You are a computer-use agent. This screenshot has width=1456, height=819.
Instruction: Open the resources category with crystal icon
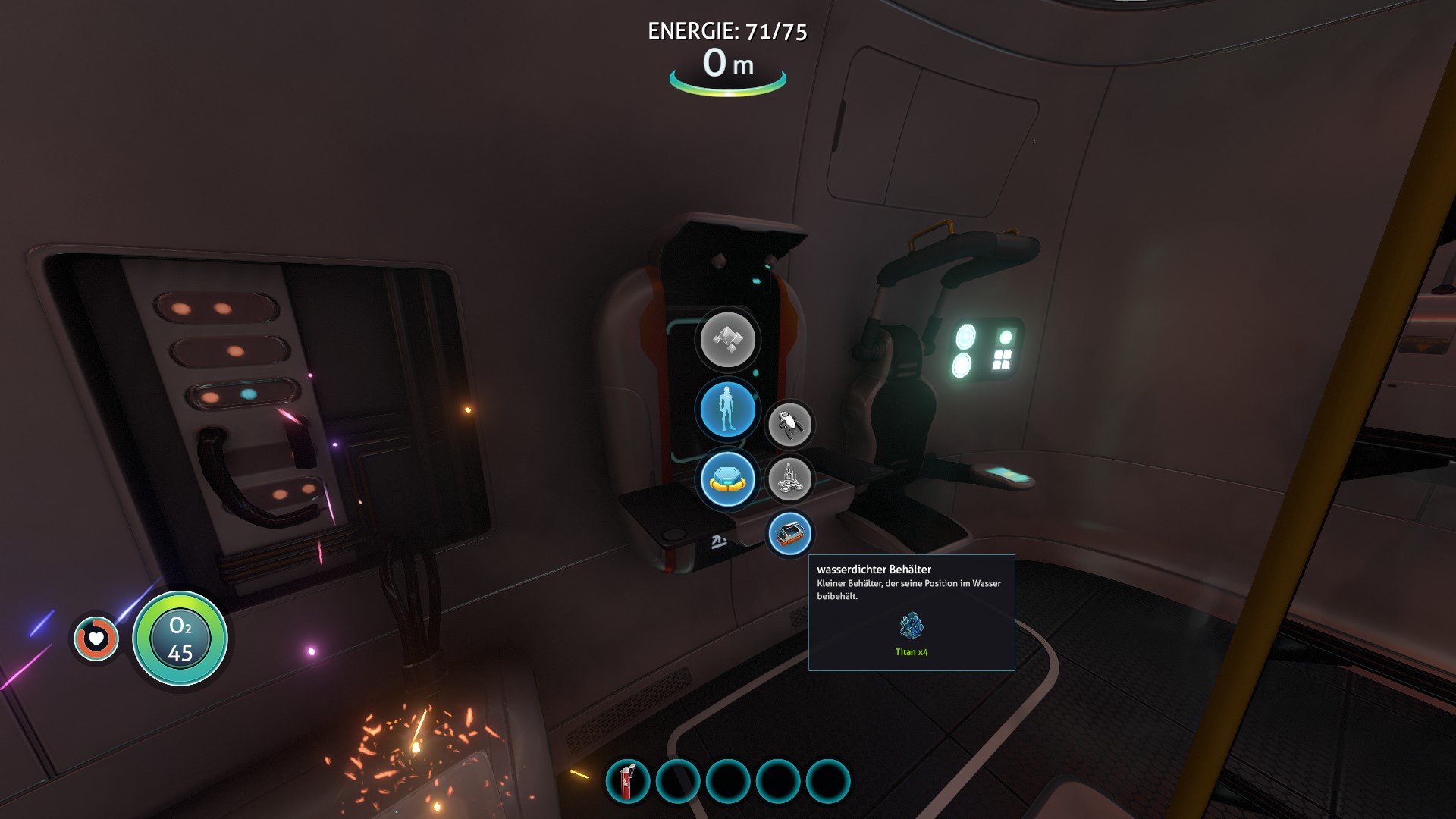tap(727, 340)
